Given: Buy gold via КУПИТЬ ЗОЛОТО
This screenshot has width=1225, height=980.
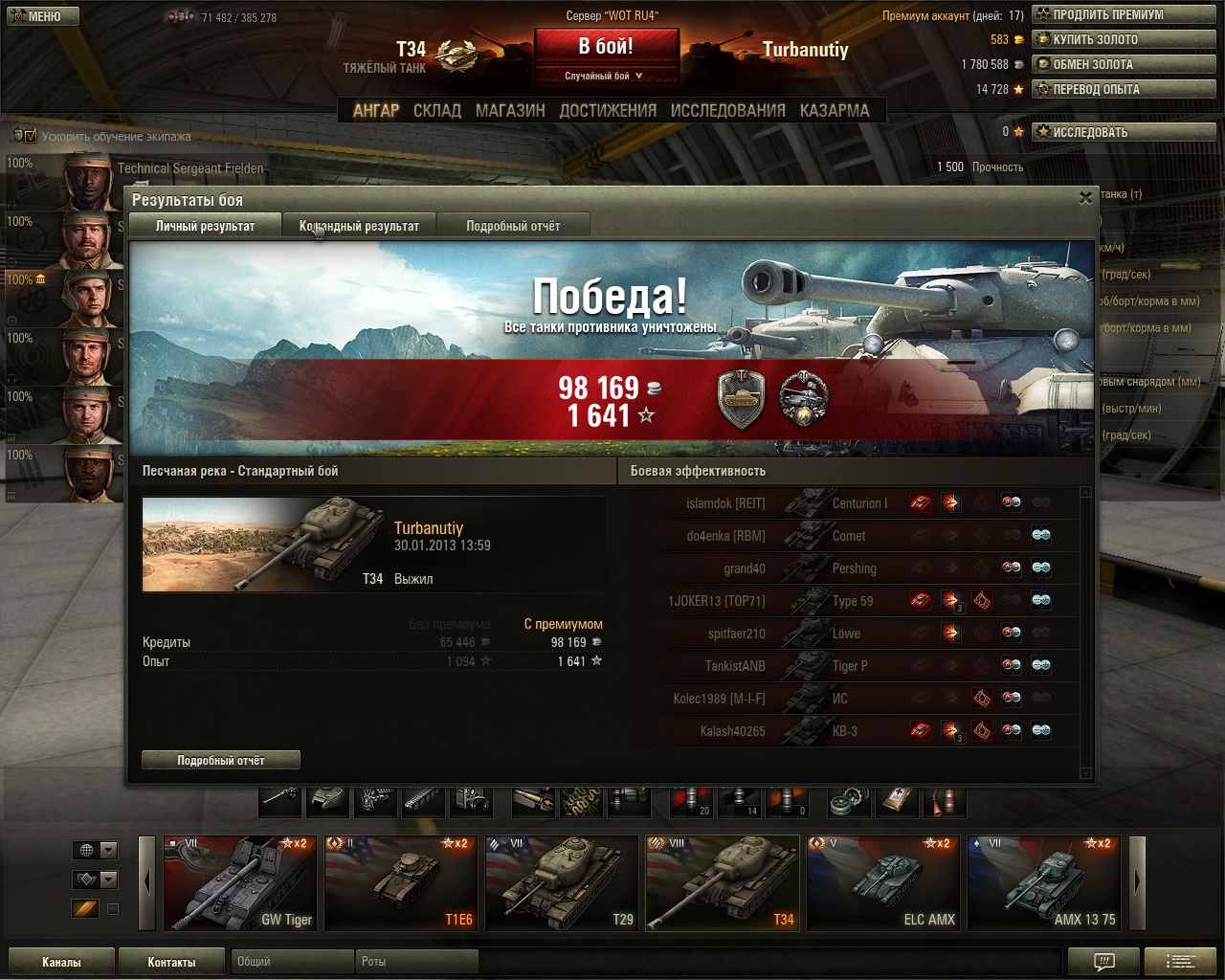Looking at the screenshot, I should coord(1124,39).
